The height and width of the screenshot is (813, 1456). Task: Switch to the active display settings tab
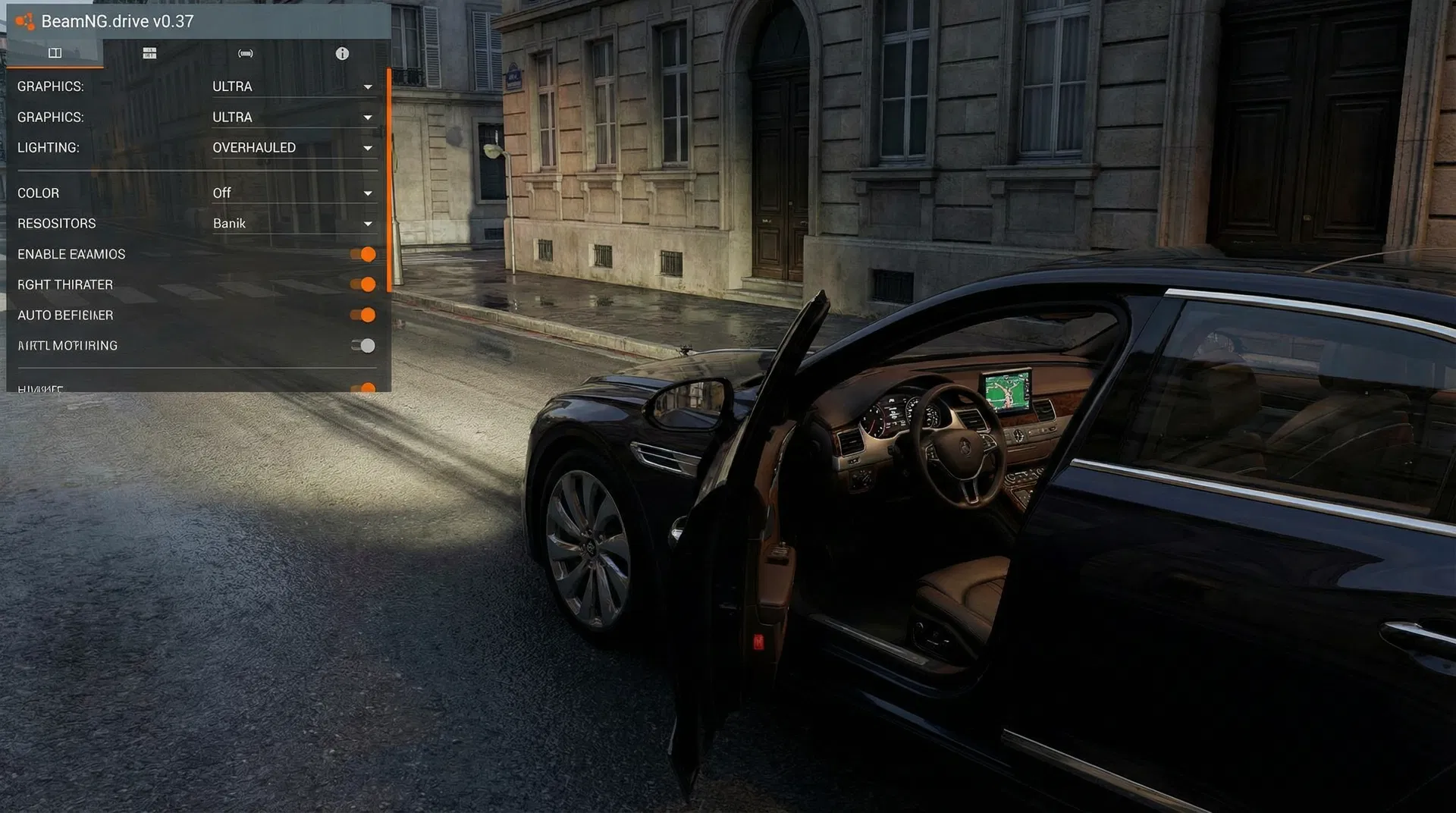tap(54, 53)
